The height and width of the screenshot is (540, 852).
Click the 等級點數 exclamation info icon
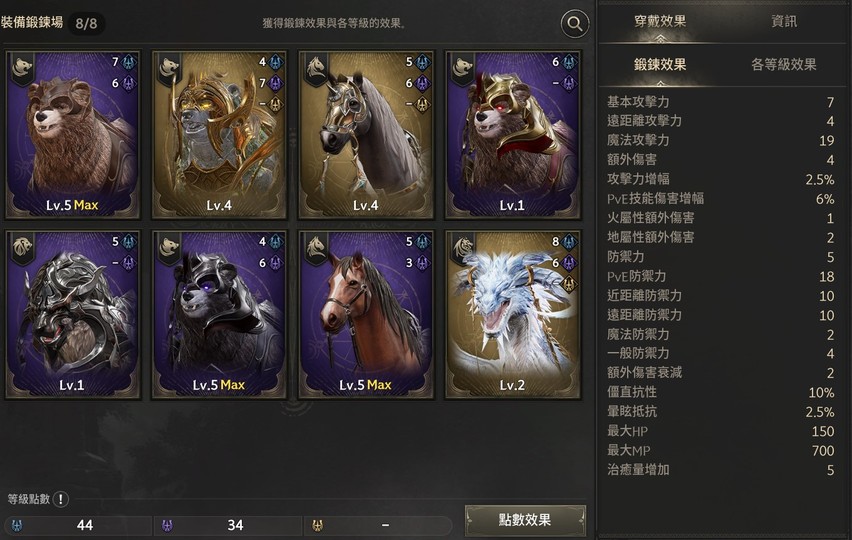pos(61,499)
